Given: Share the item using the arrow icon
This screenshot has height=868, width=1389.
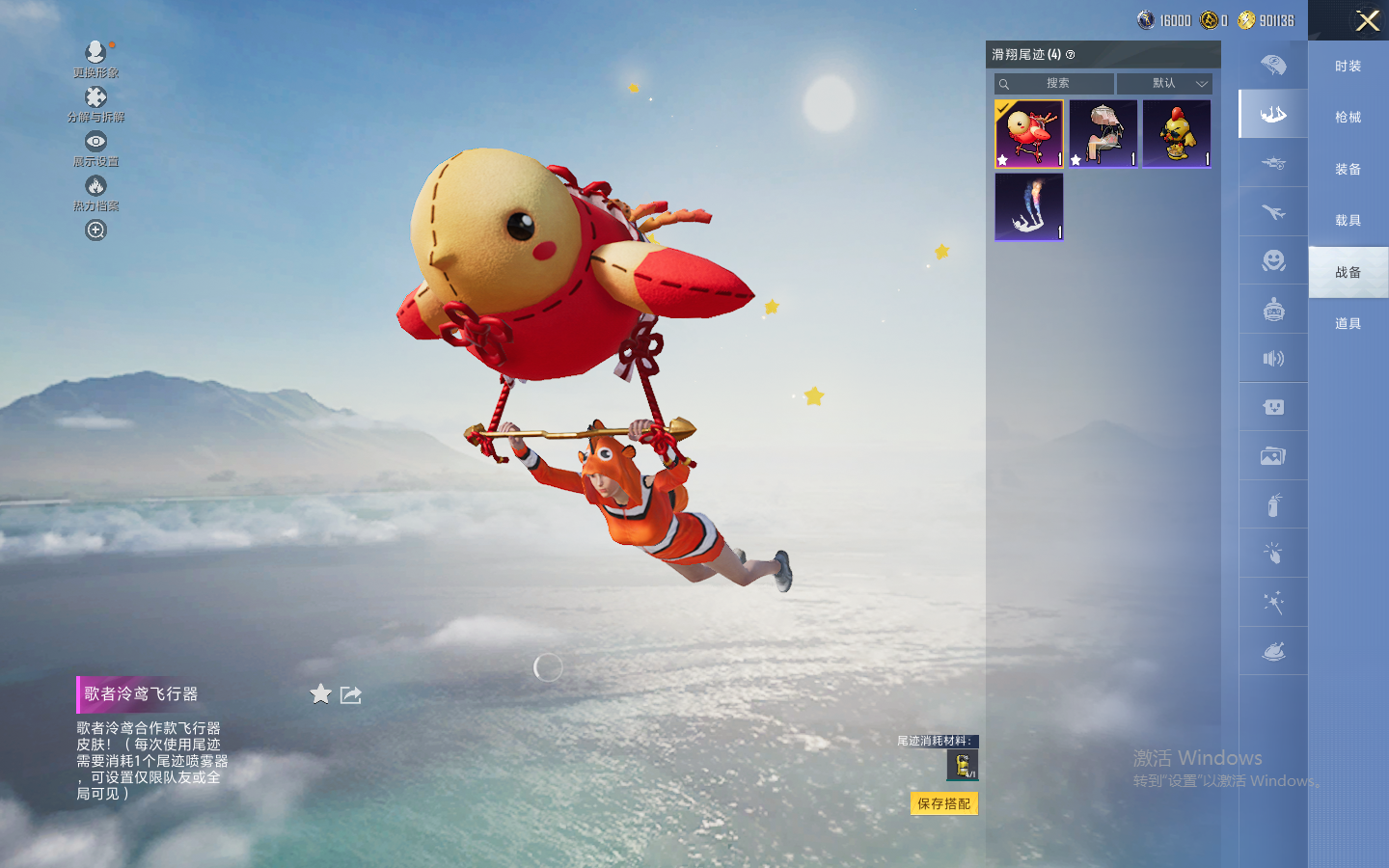Looking at the screenshot, I should click(x=351, y=695).
